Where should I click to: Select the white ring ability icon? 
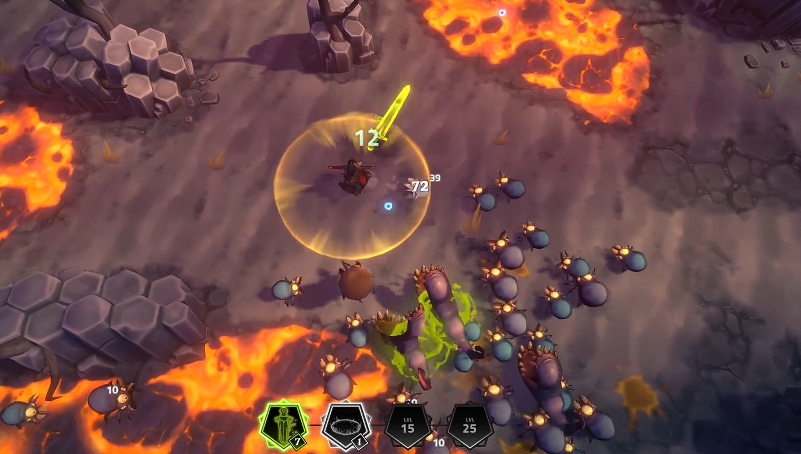342,426
